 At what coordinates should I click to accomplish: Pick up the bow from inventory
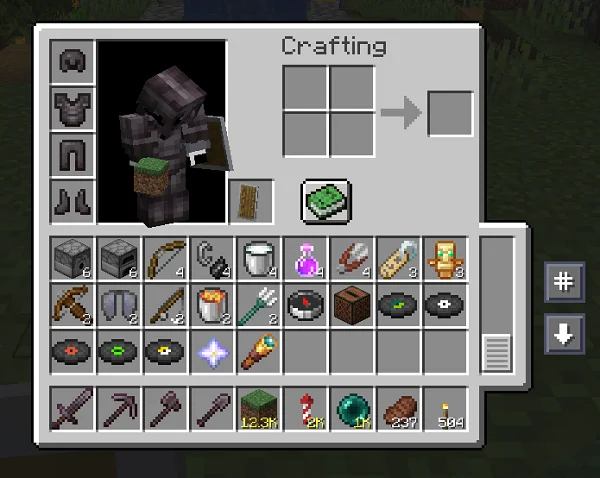[x=166, y=258]
